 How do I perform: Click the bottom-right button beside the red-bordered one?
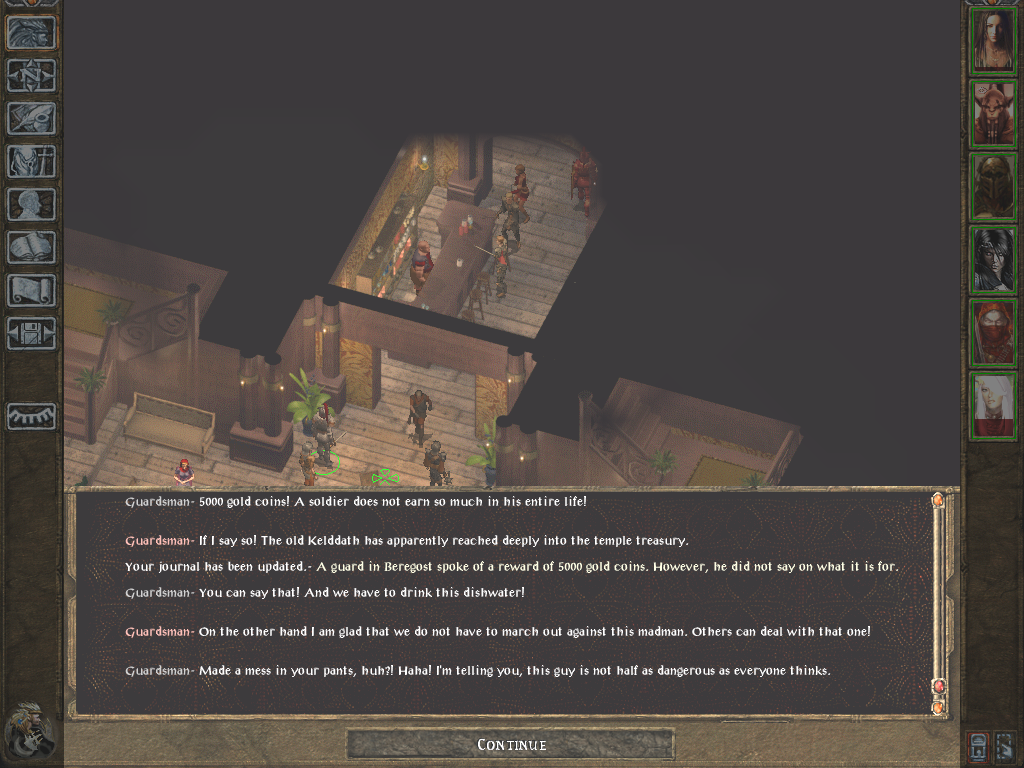click(x=1006, y=746)
